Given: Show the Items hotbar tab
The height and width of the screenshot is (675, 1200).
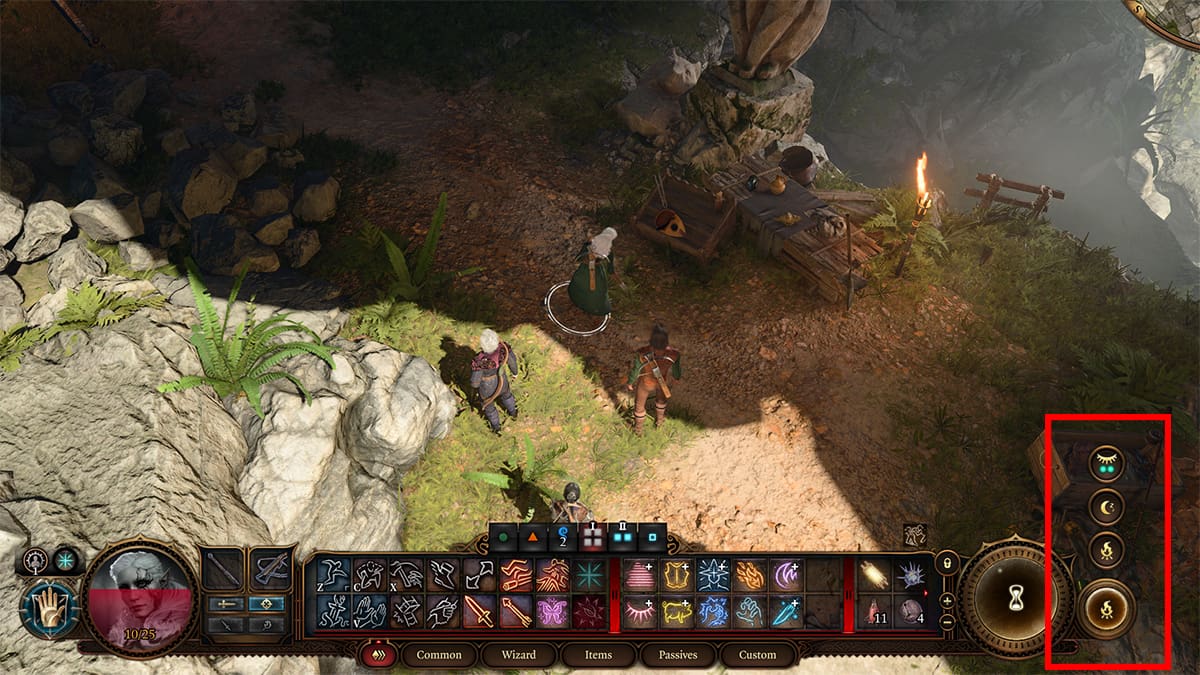Looking at the screenshot, I should click(597, 655).
